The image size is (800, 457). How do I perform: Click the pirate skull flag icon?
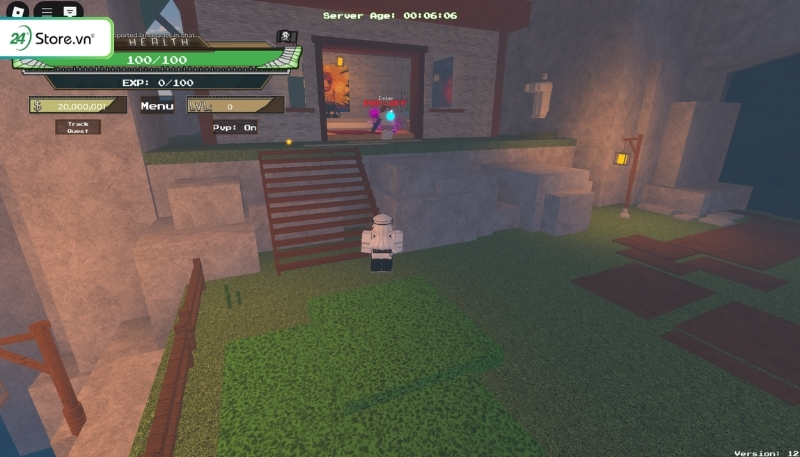pos(286,37)
